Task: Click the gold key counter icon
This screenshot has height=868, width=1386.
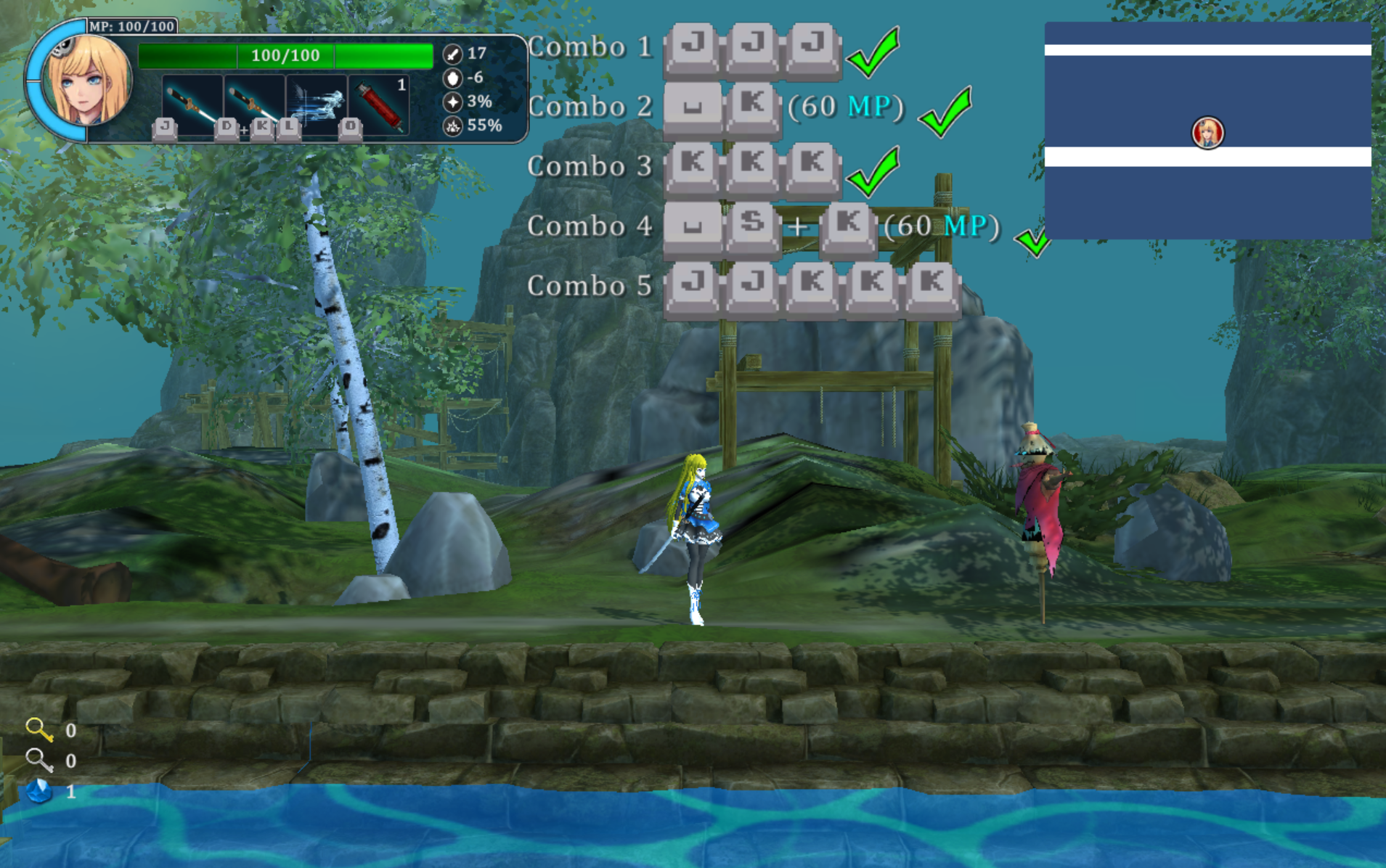Action: click(x=38, y=729)
